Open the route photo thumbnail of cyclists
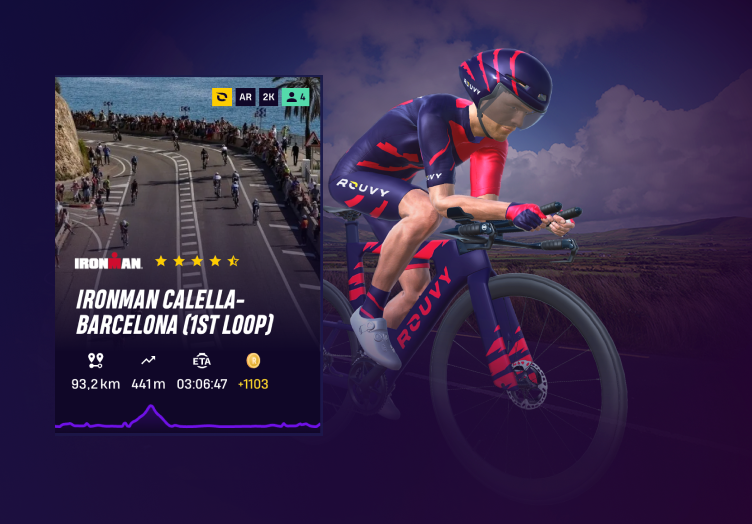Viewport: 752px width, 524px height. pos(187,170)
